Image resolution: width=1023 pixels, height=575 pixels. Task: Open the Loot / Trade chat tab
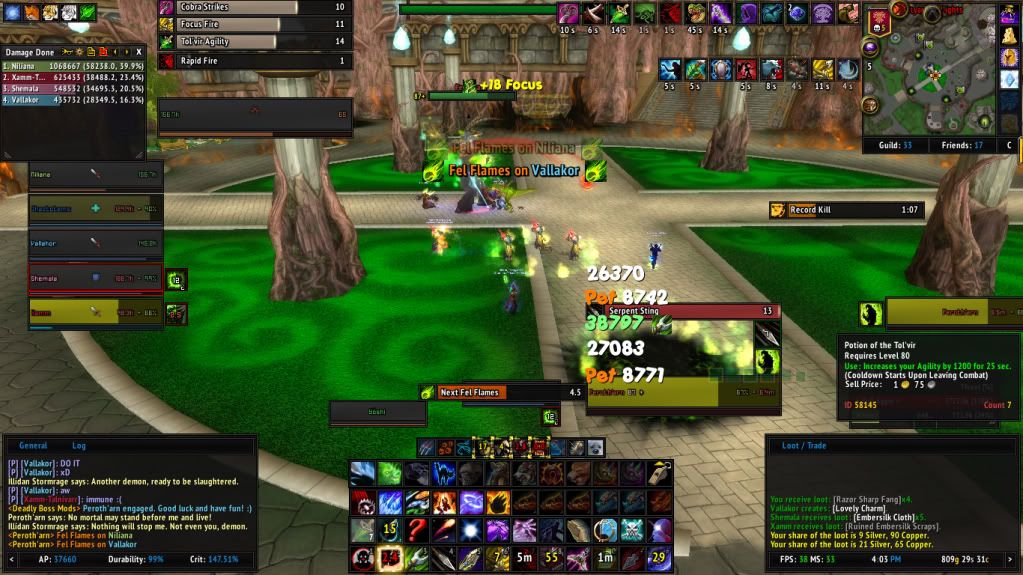tap(803, 446)
